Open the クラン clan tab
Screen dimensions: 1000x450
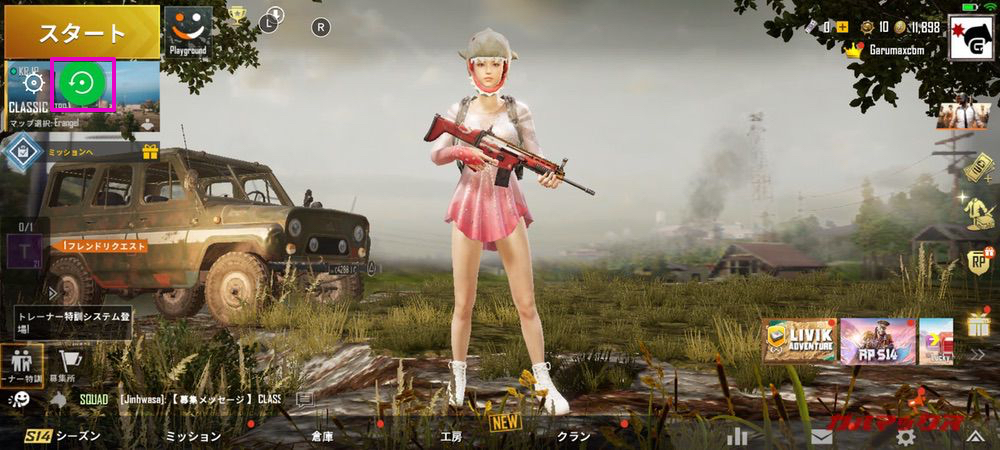click(573, 436)
